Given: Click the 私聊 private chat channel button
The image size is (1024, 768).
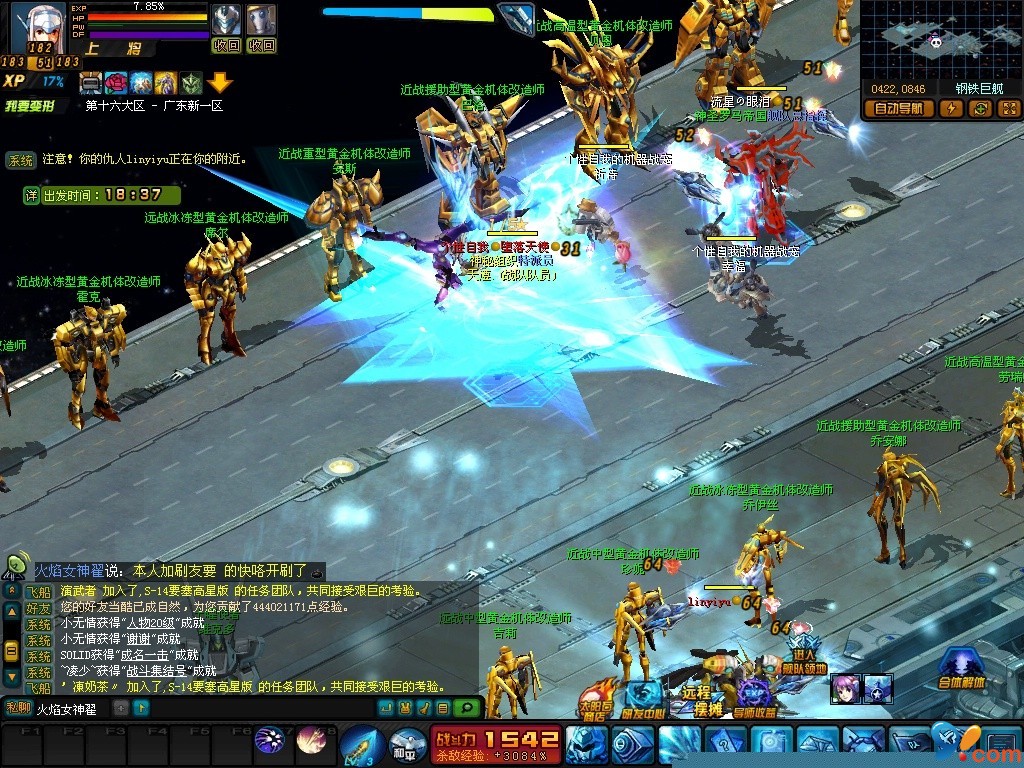Looking at the screenshot, I should (18, 708).
